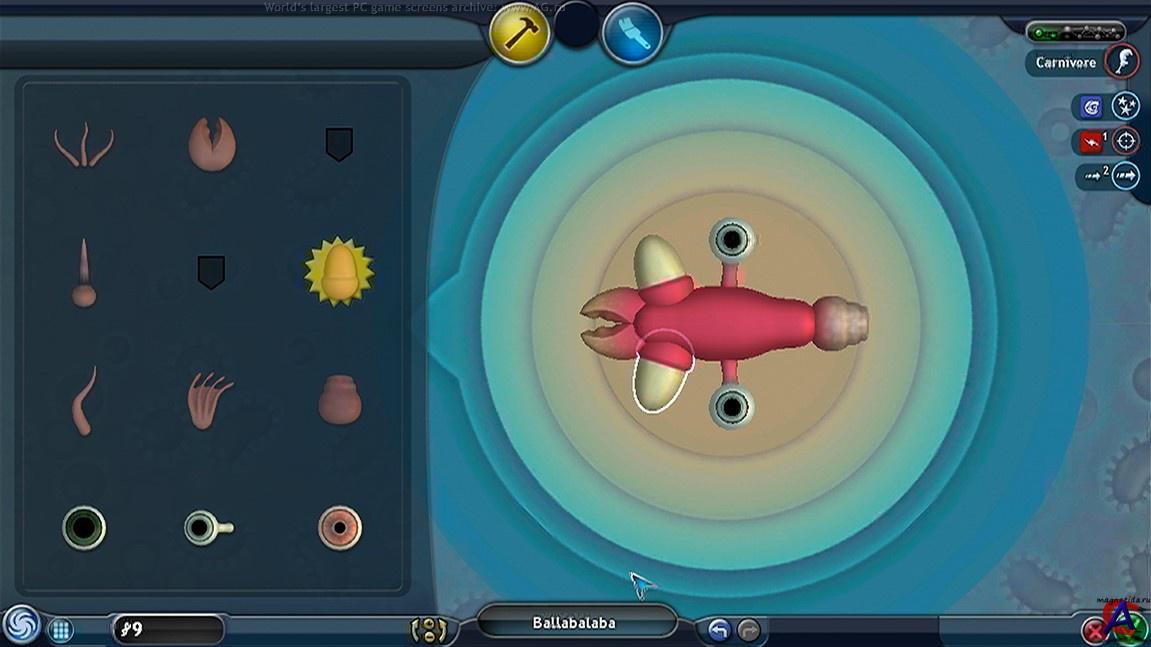Undo the last edit
This screenshot has height=647, width=1151.
point(718,630)
